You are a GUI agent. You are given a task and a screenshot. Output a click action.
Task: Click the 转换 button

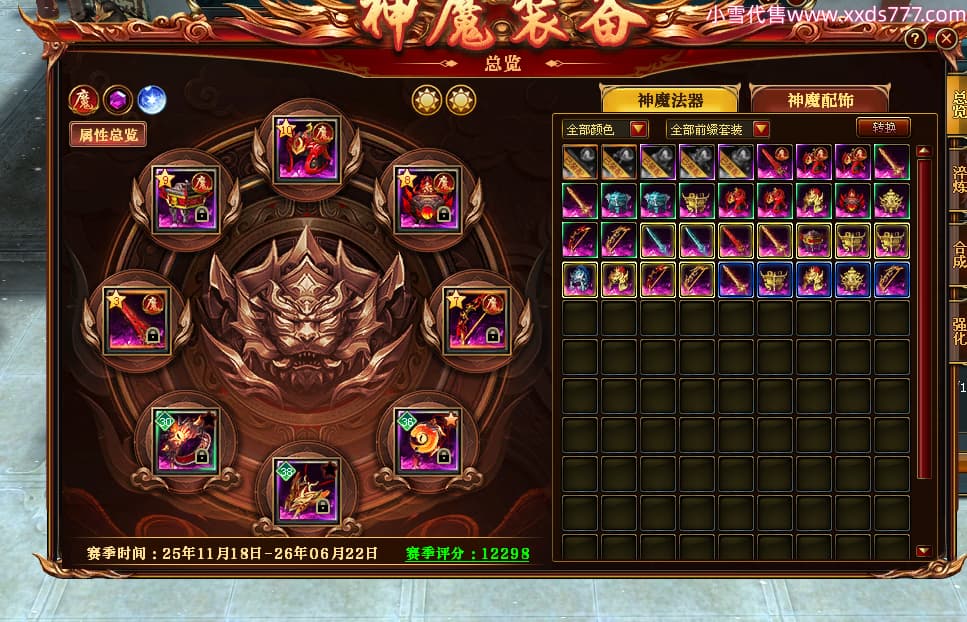pyautogui.click(x=883, y=127)
